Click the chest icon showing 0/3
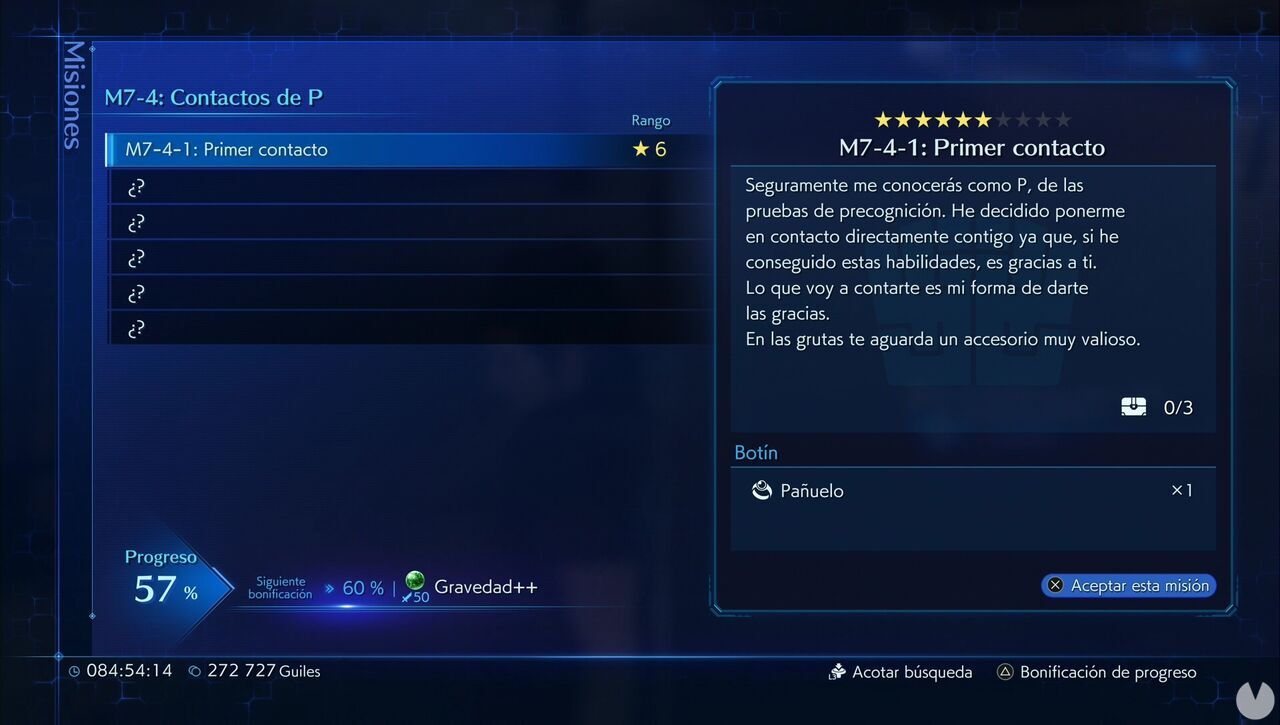Viewport: 1280px width, 725px height. coord(1134,406)
